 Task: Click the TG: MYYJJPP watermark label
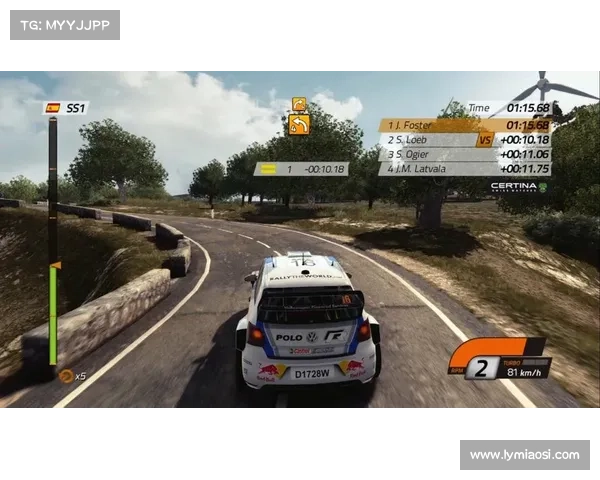(64, 24)
